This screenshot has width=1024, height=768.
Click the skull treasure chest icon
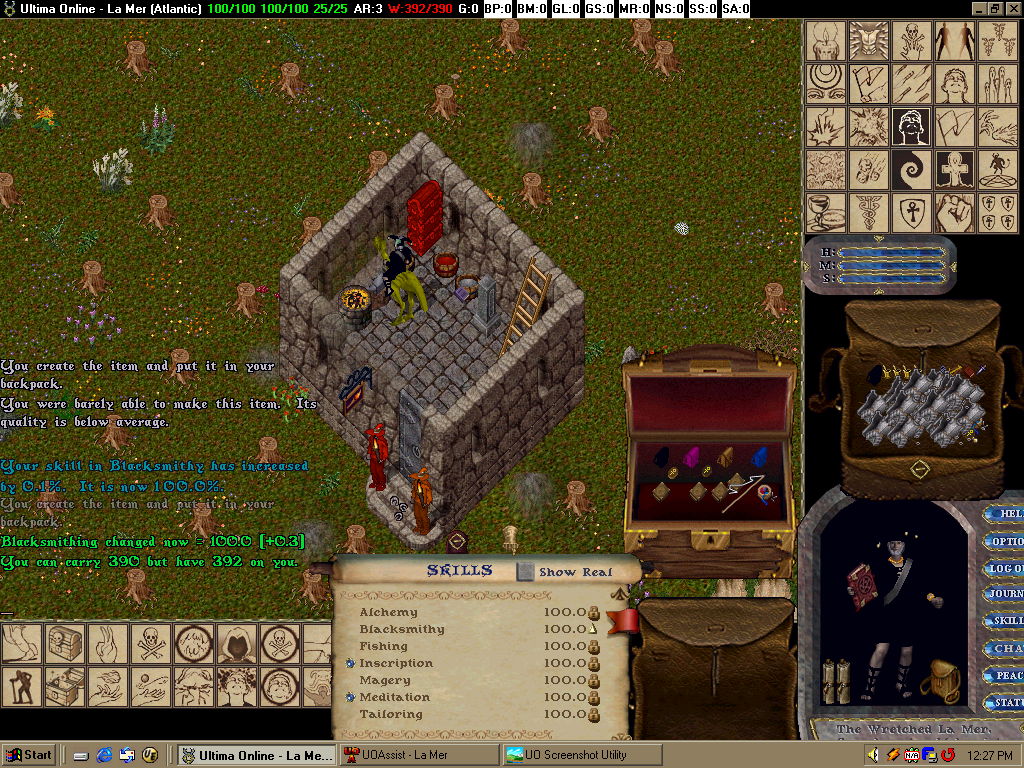(62, 644)
